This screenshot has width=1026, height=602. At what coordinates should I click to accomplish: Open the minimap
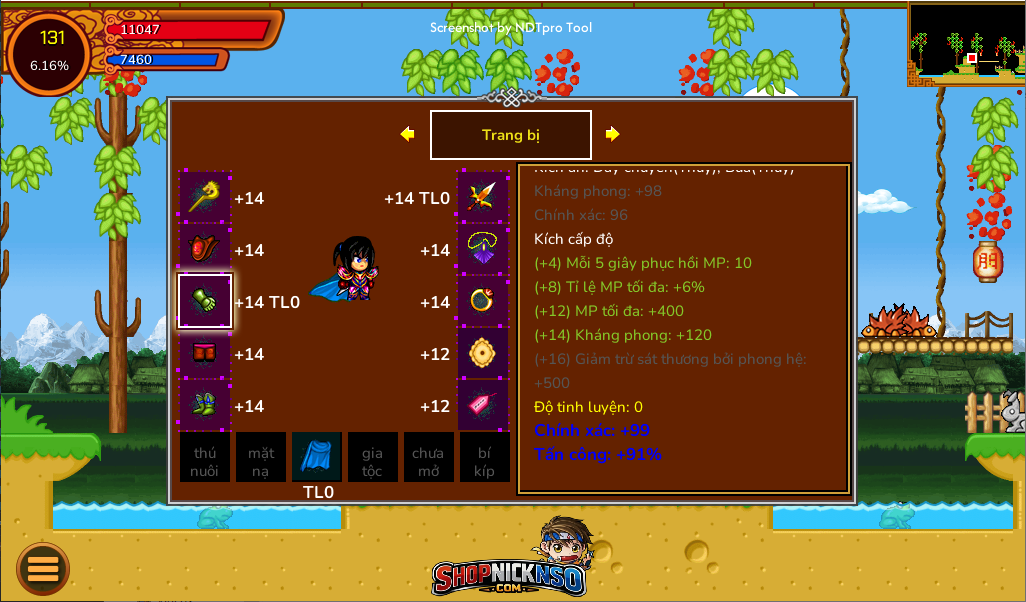point(966,44)
